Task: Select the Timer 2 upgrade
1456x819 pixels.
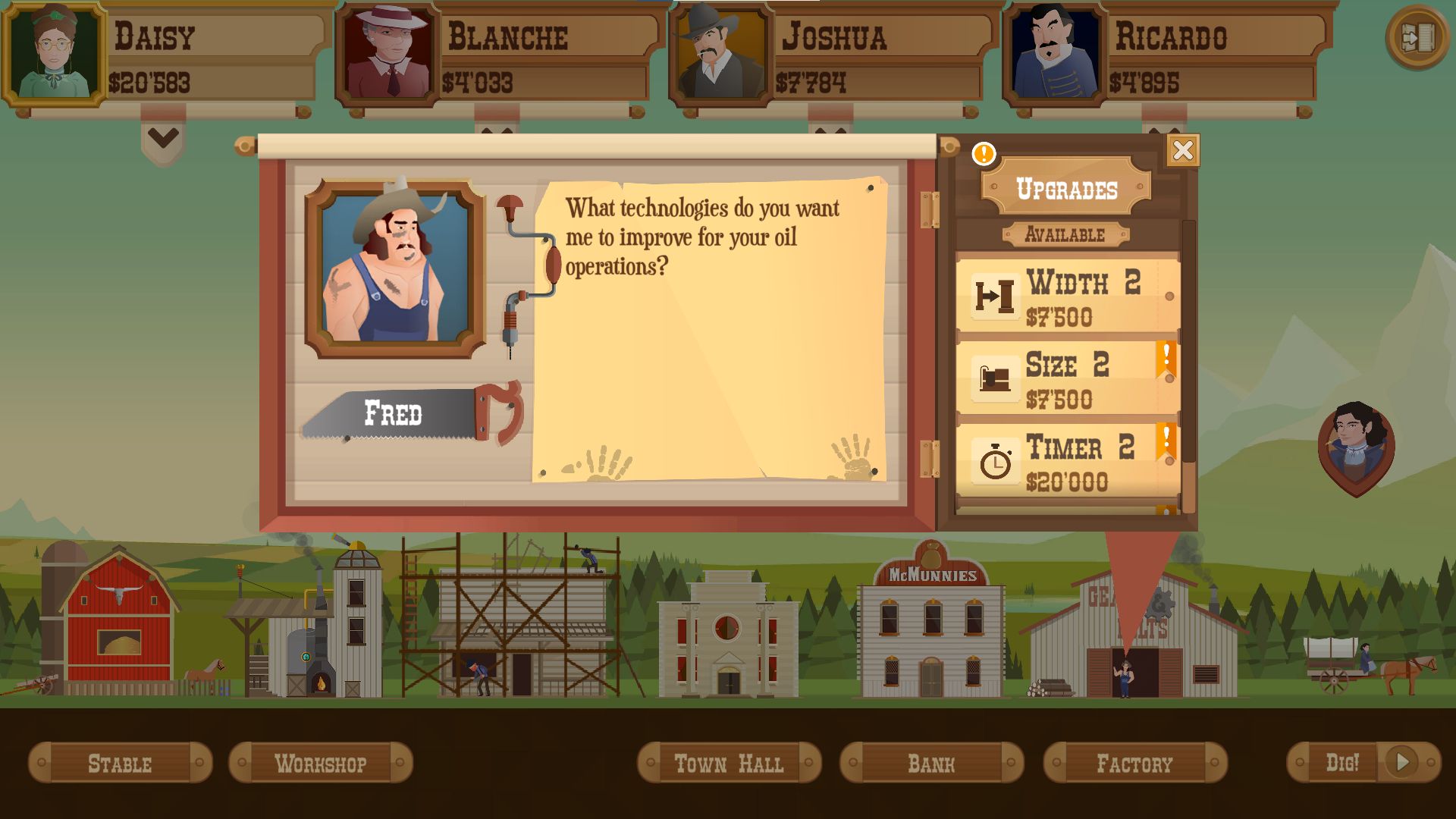Action: click(x=1068, y=461)
